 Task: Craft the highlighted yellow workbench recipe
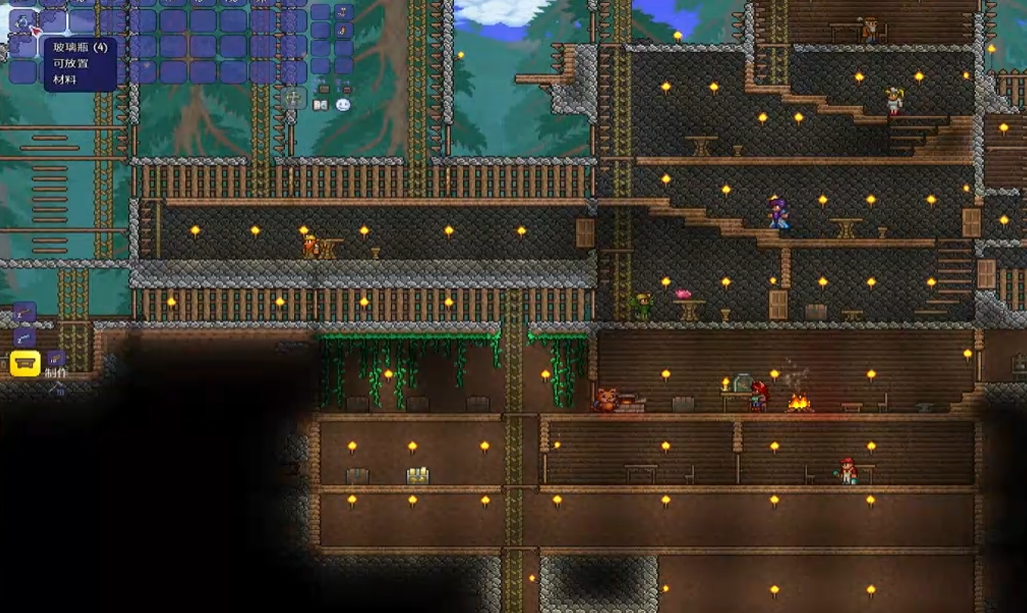tap(25, 362)
